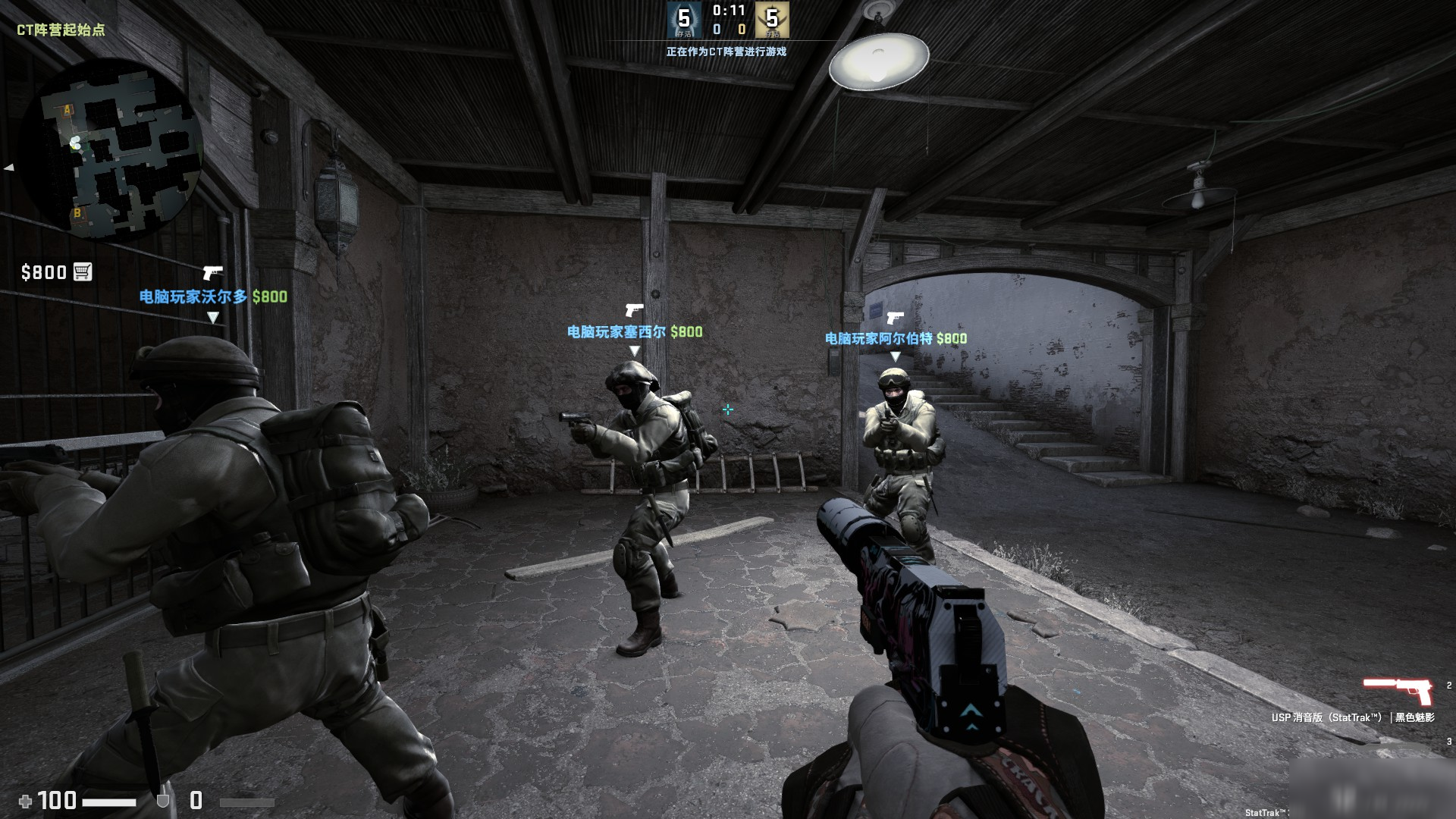Click the shopping cart icon beside $800

tap(81, 272)
